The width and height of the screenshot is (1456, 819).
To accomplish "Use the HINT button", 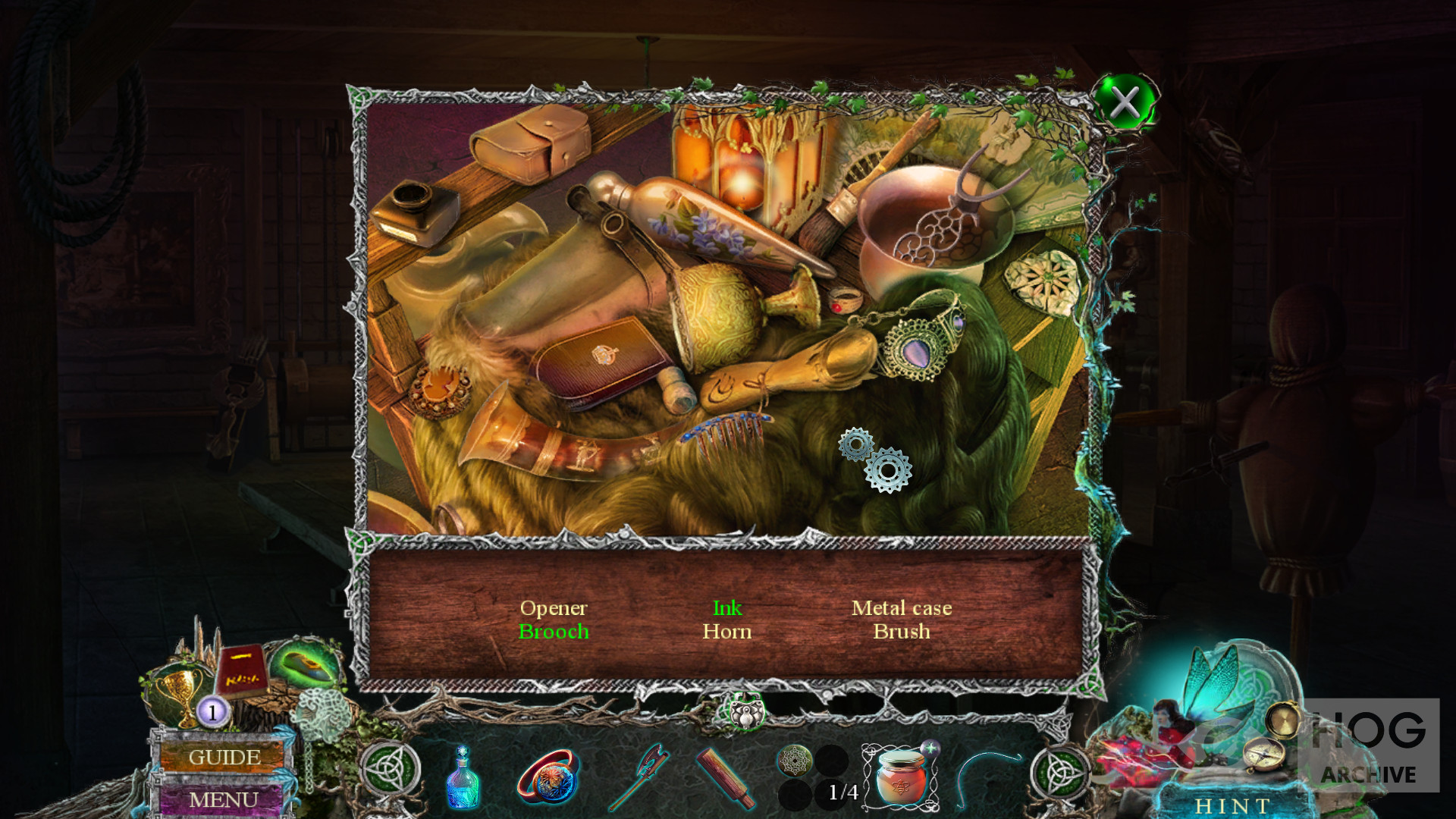I will pyautogui.click(x=1232, y=805).
